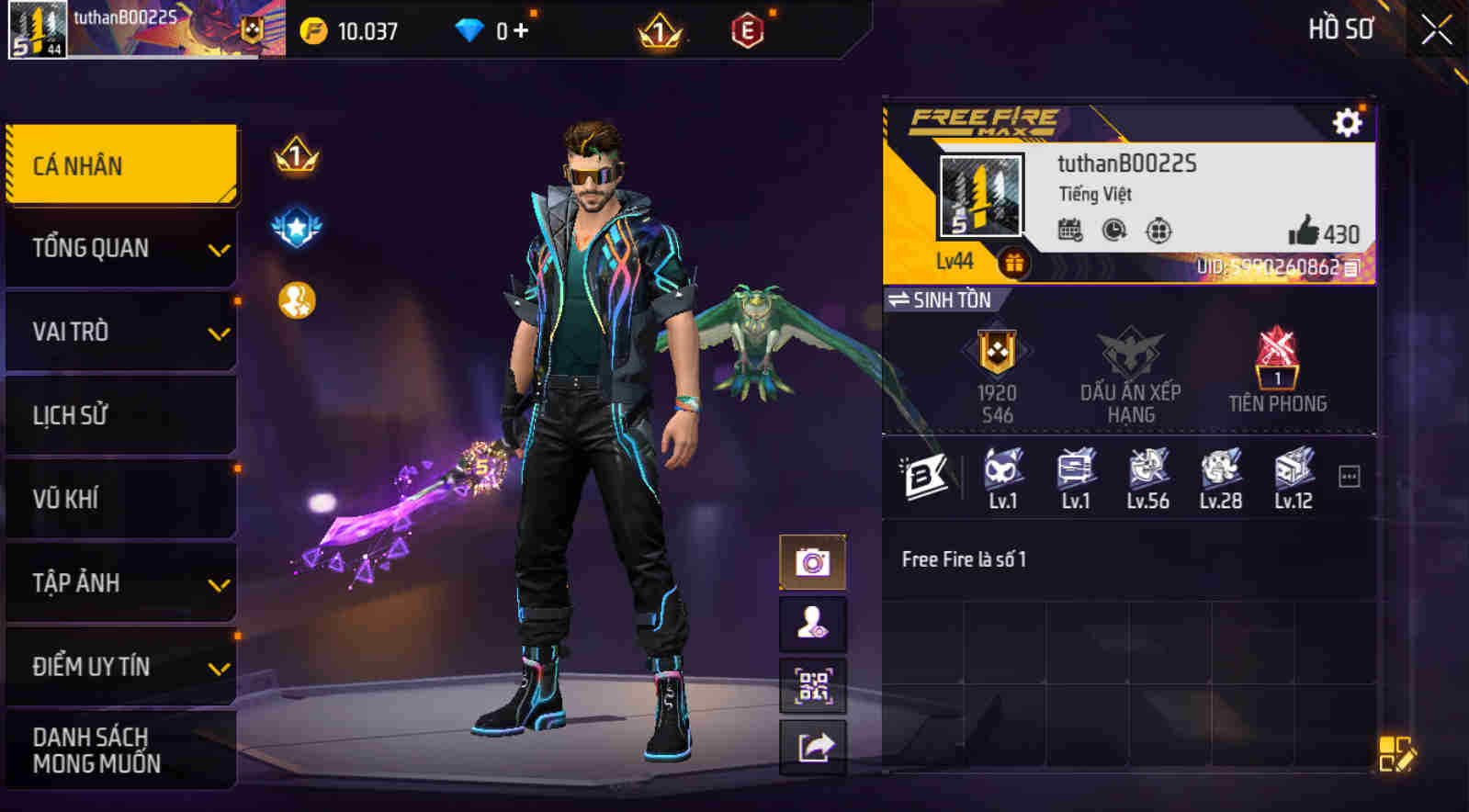Select the Lv.56 badge icon
Image resolution: width=1469 pixels, height=812 pixels.
point(1147,471)
